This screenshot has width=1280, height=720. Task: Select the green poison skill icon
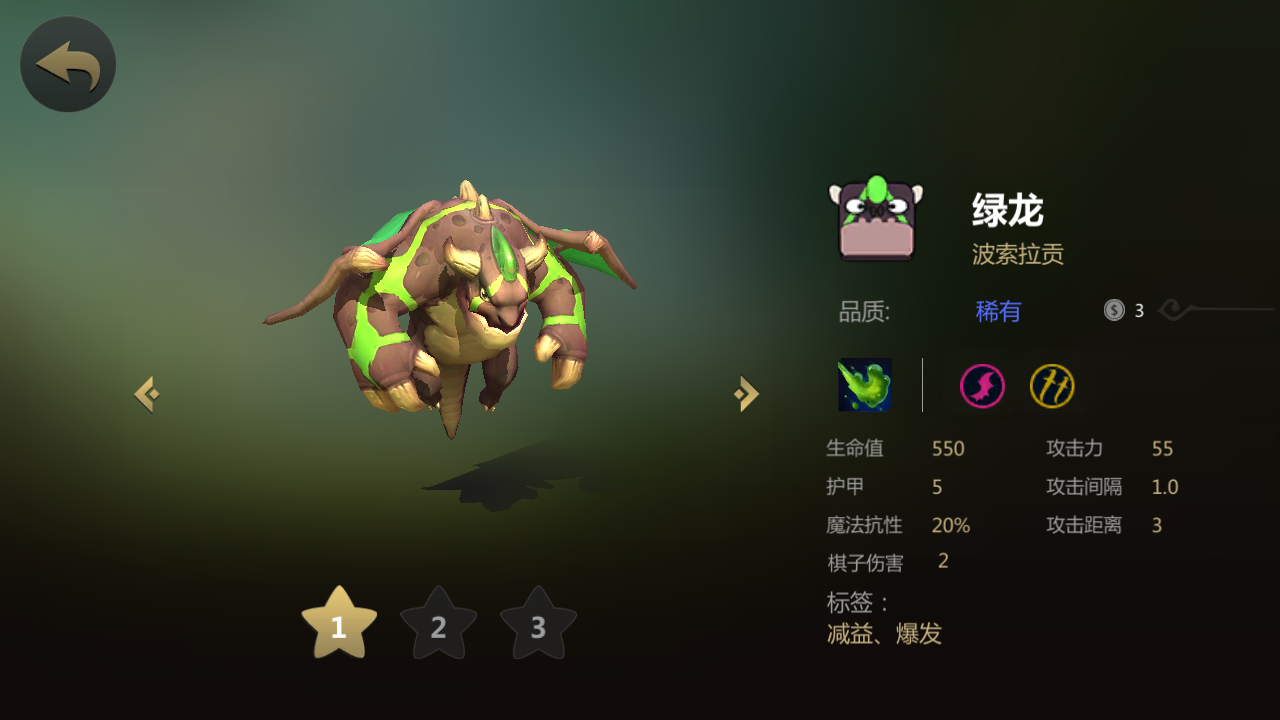click(x=864, y=385)
